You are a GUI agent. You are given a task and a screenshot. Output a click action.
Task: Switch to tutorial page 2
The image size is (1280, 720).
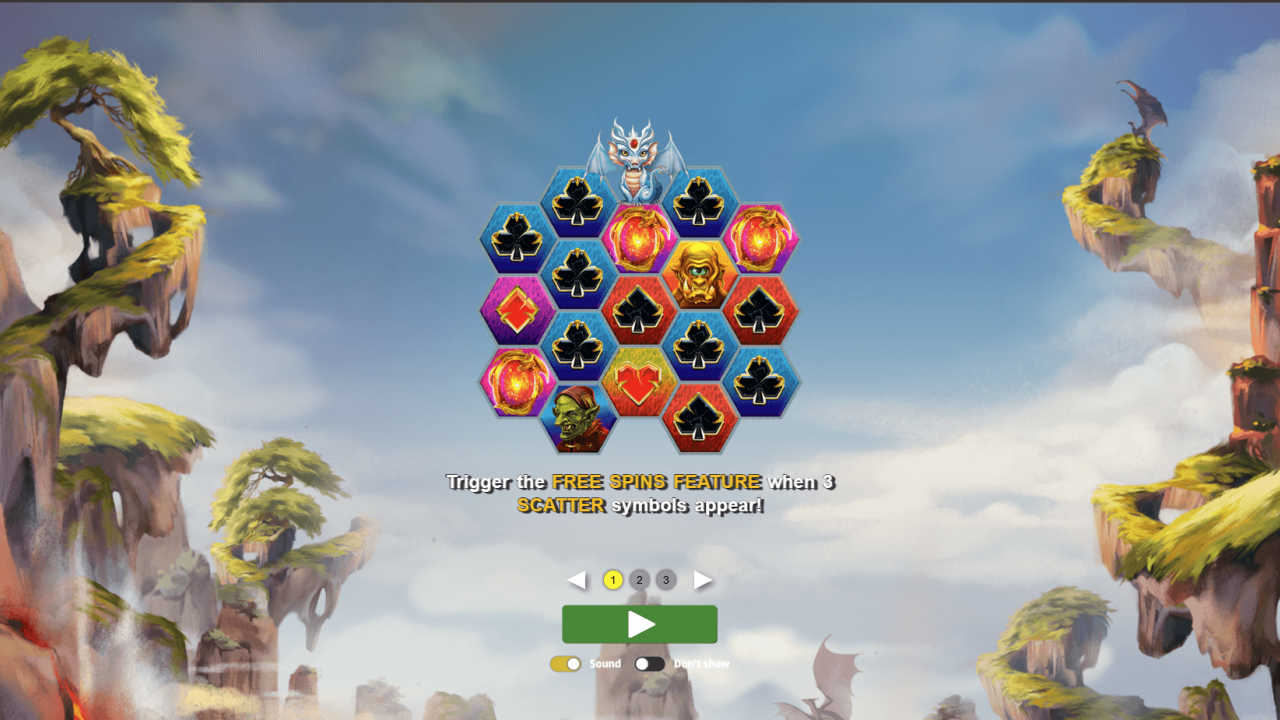coord(639,579)
